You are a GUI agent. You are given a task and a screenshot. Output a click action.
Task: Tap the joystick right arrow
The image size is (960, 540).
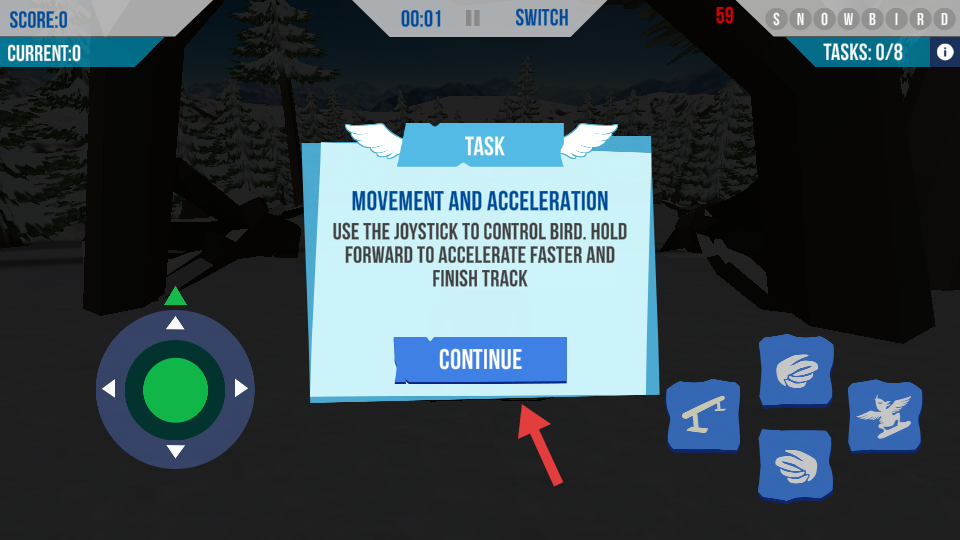241,388
